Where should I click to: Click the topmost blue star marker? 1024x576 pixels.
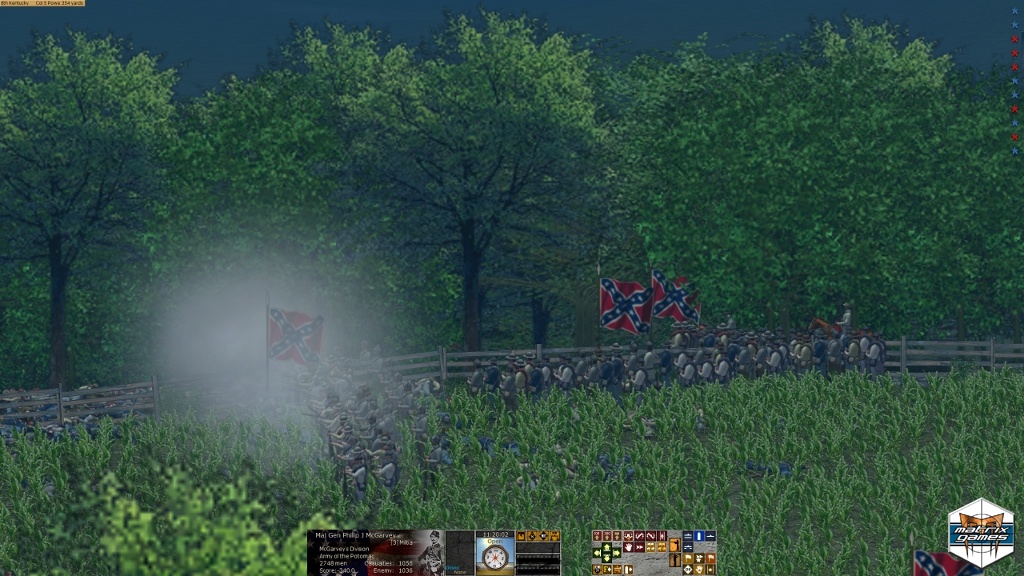coord(1015,12)
